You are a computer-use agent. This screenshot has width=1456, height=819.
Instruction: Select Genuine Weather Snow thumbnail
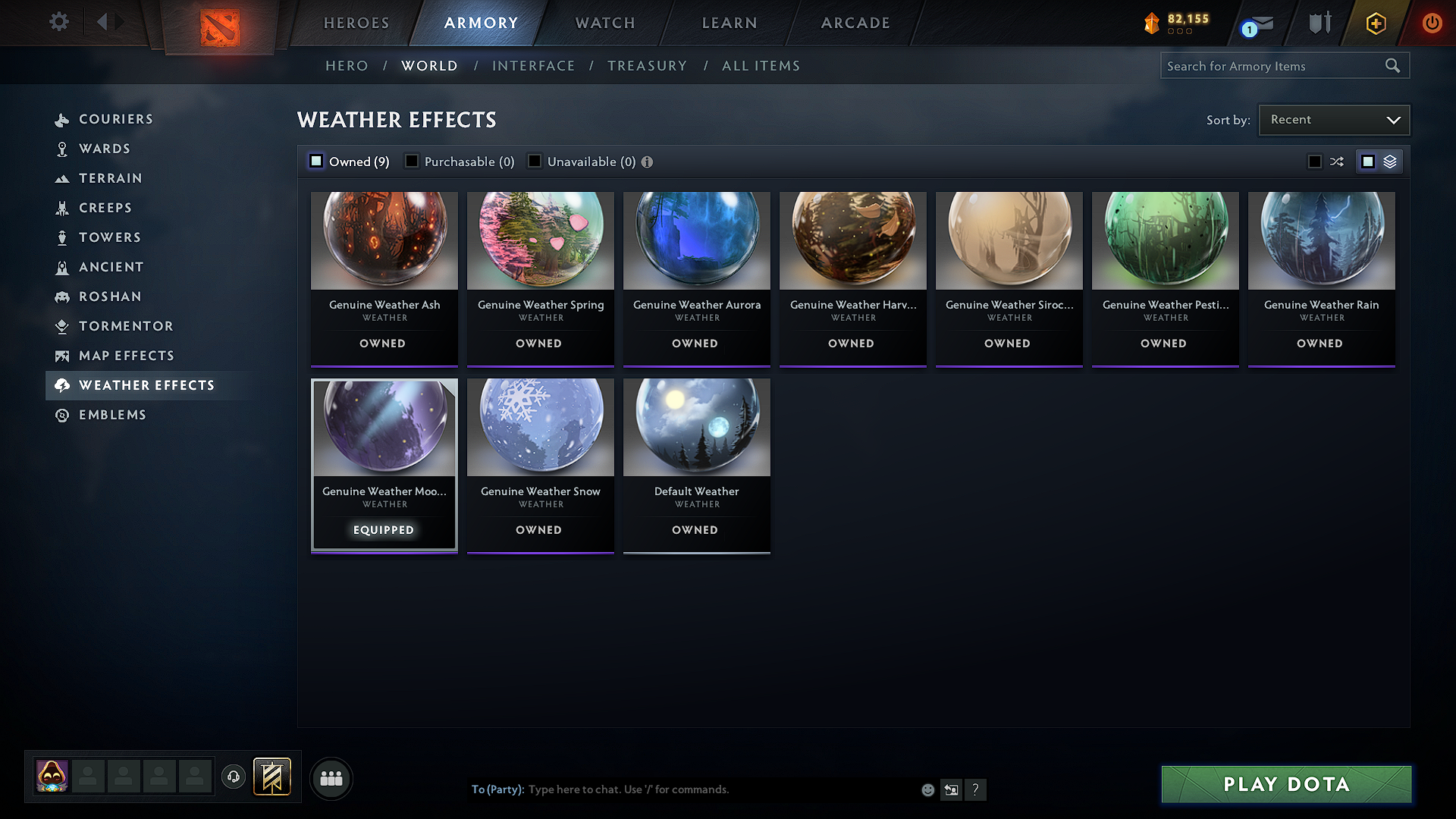click(540, 427)
